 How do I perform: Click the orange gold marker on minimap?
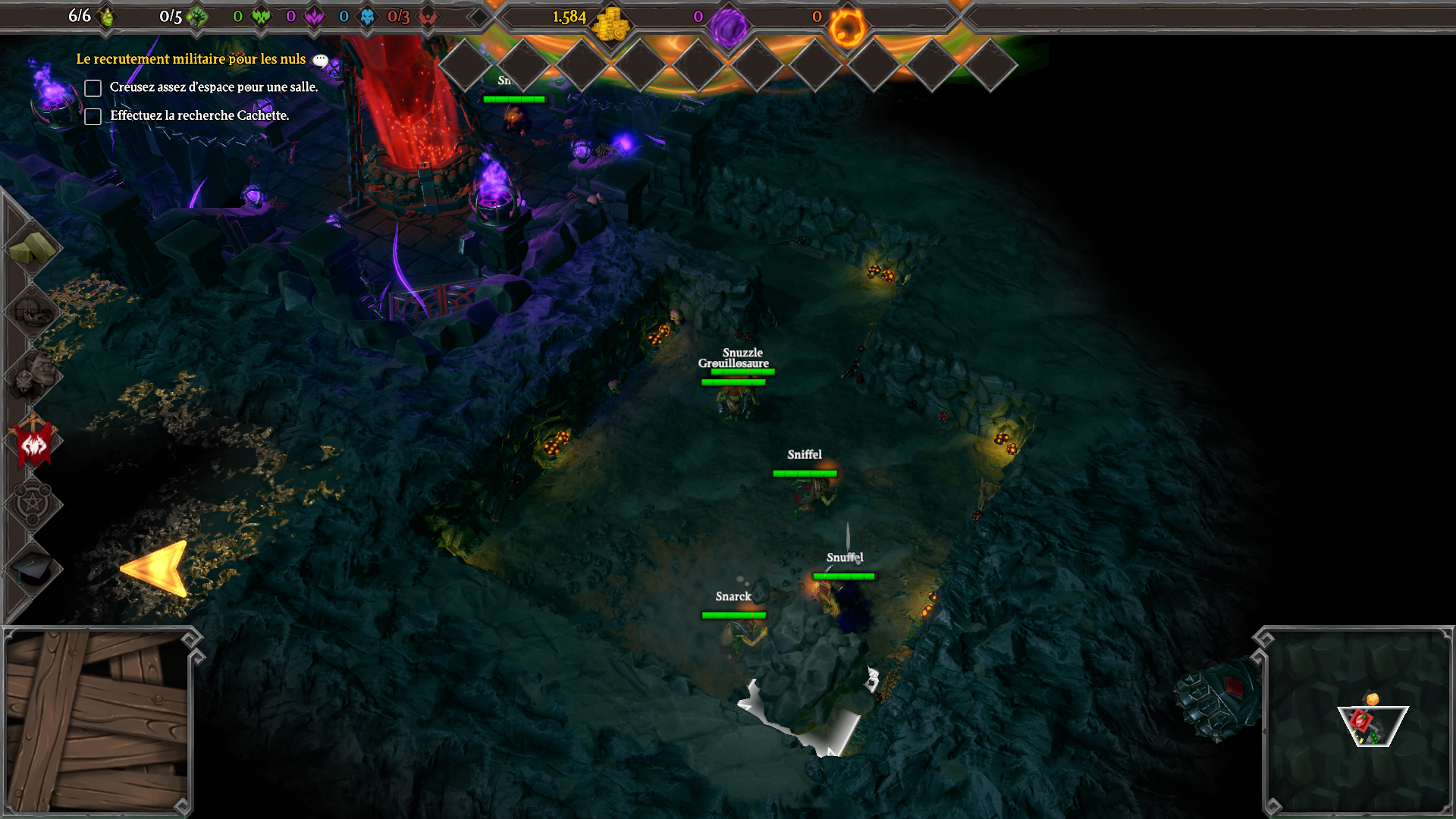pos(1373,698)
